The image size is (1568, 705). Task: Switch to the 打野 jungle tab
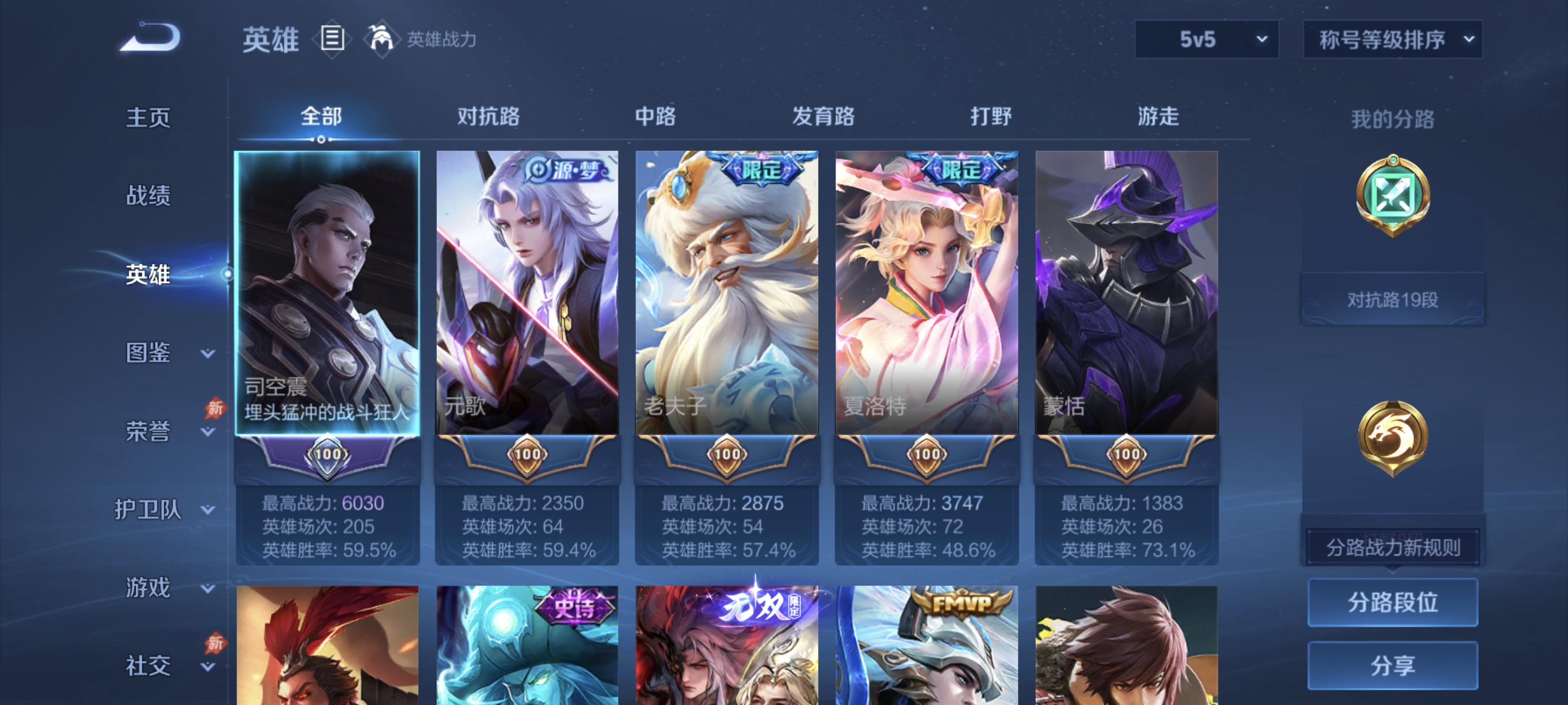pyautogui.click(x=991, y=117)
